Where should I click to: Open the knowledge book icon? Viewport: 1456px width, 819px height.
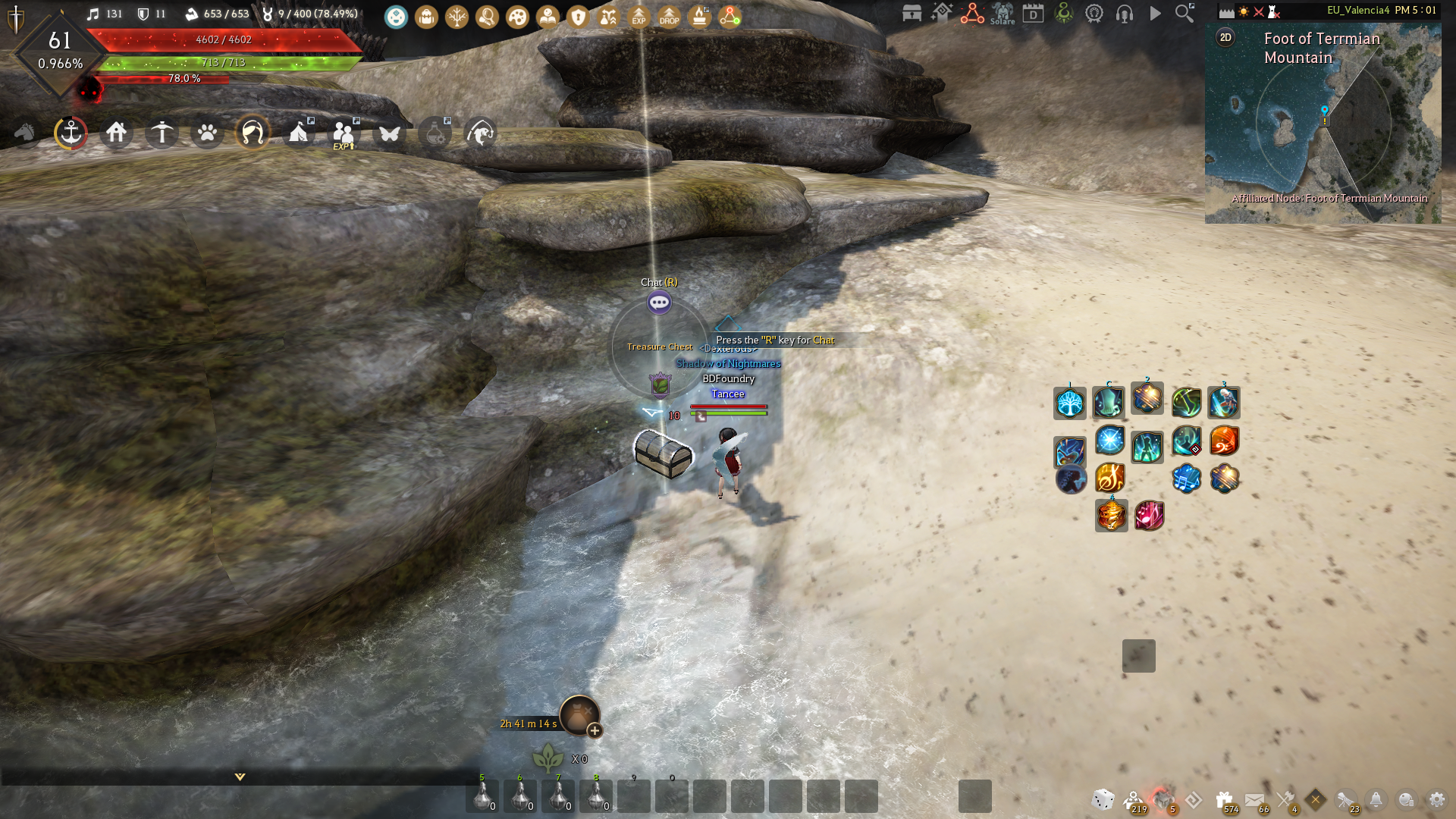(548, 16)
